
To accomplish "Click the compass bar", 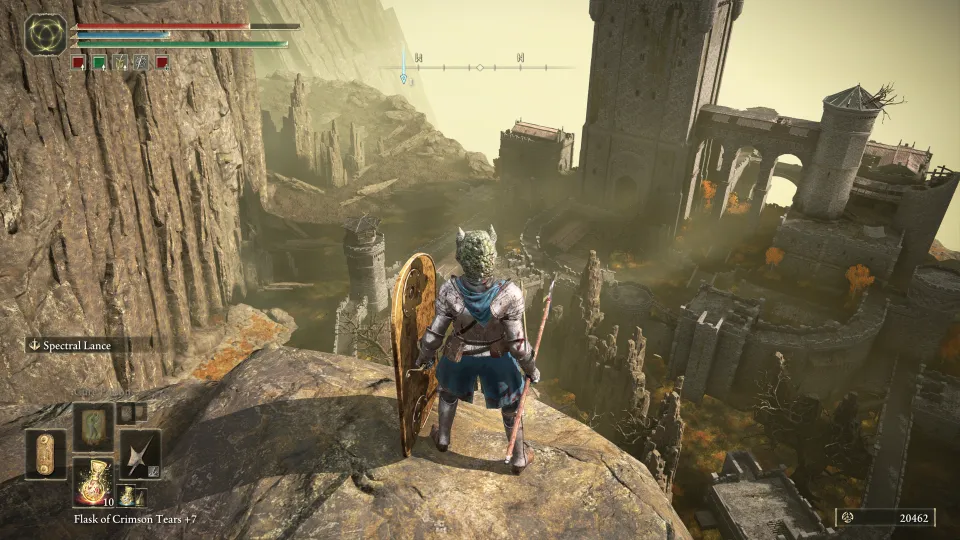I will pyautogui.click(x=479, y=66).
